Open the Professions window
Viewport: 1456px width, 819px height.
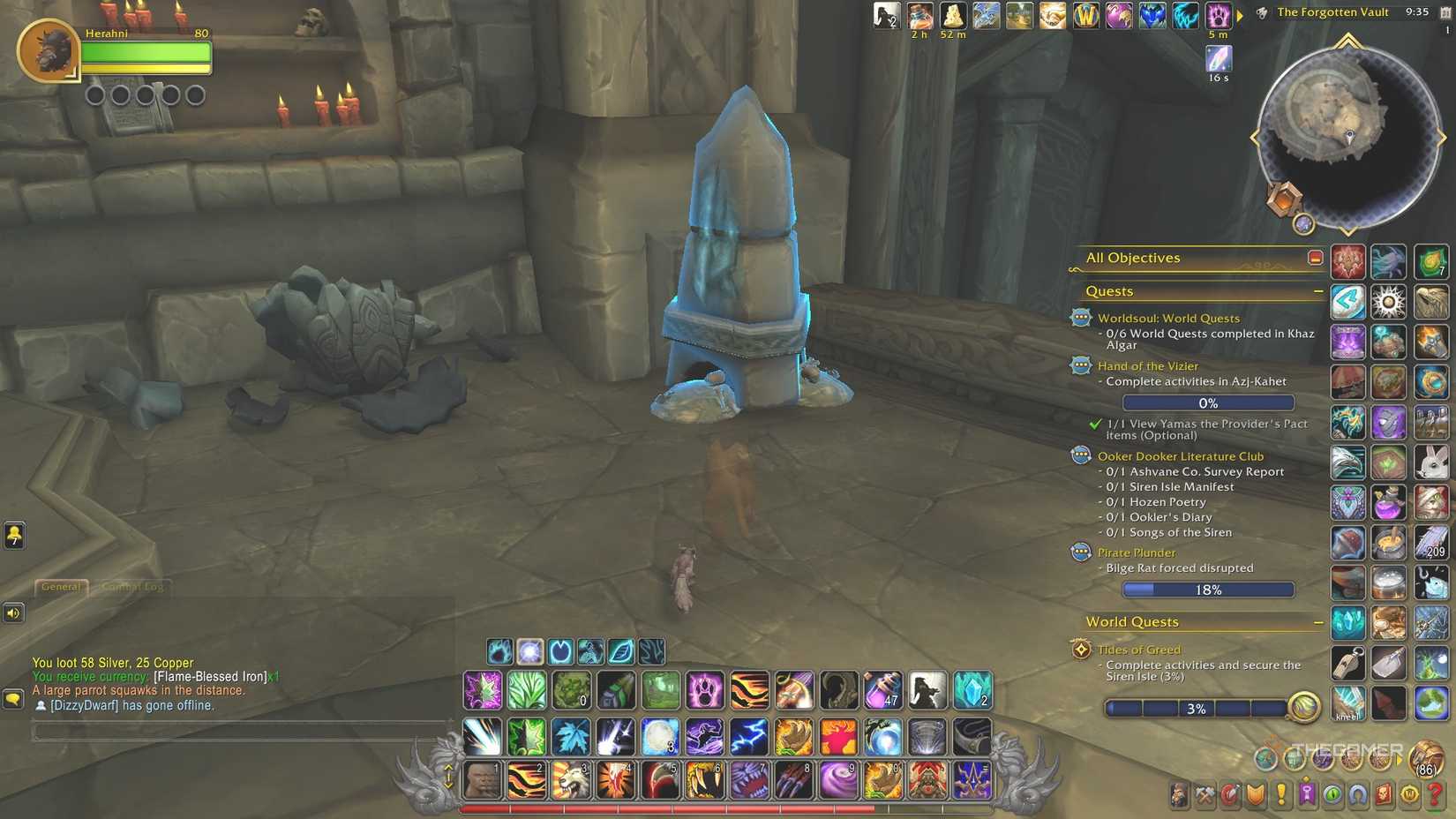click(x=1205, y=794)
